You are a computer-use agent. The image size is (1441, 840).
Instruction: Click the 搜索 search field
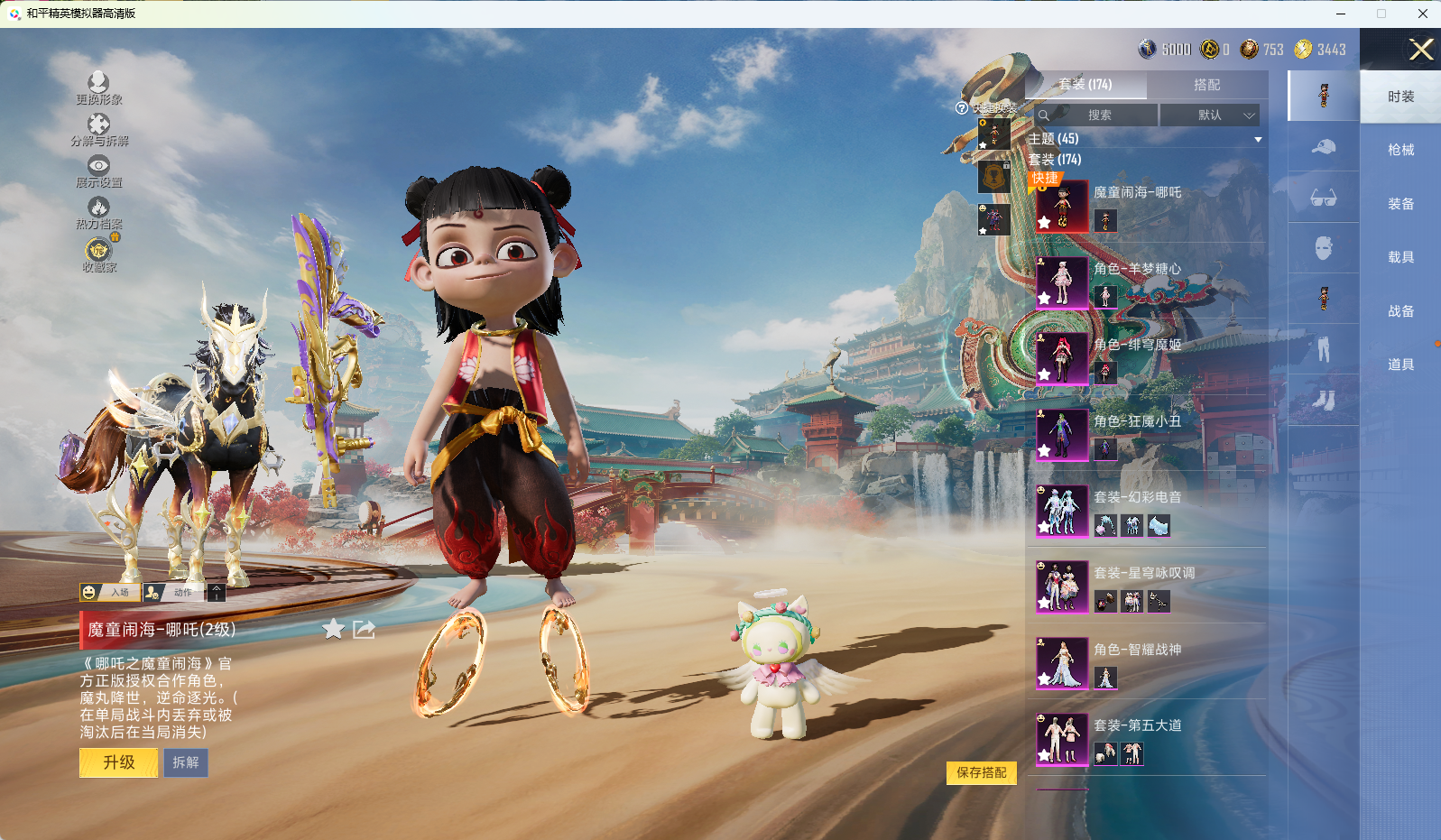point(1099,115)
